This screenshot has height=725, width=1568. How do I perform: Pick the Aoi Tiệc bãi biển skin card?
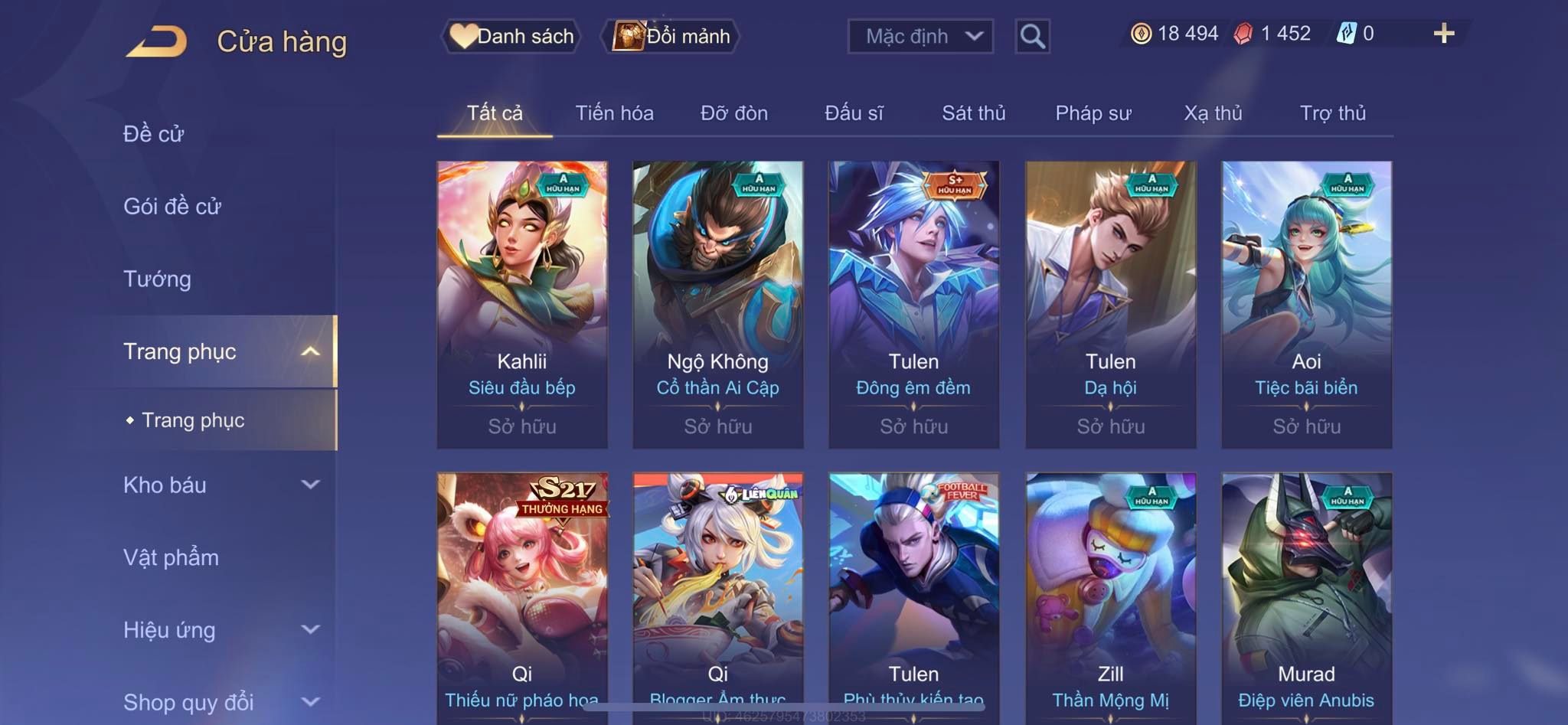coord(1306,304)
